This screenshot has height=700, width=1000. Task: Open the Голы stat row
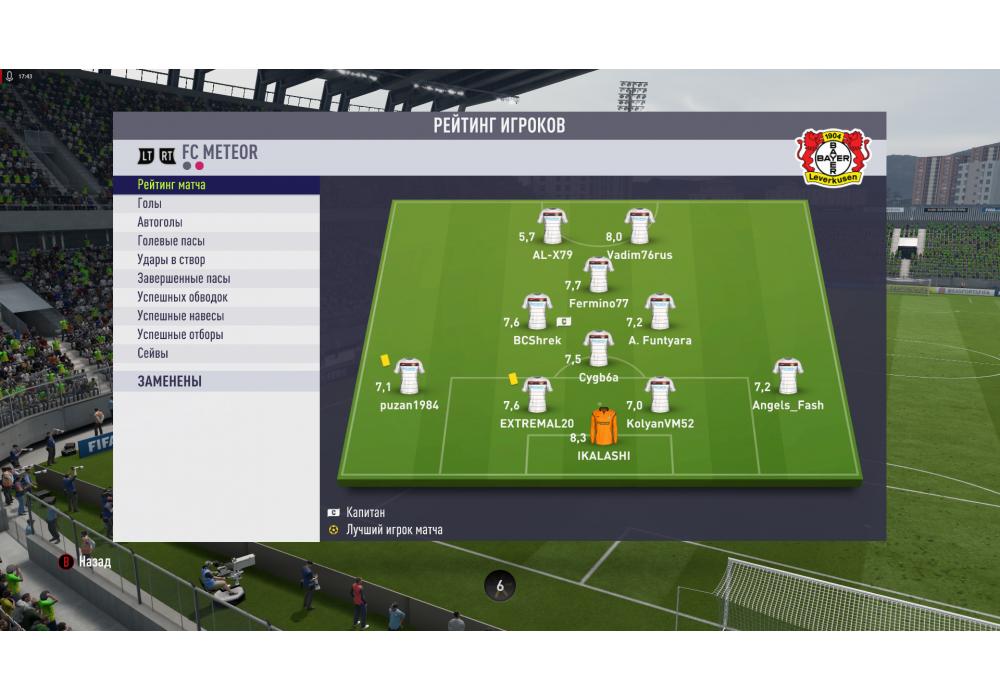216,204
